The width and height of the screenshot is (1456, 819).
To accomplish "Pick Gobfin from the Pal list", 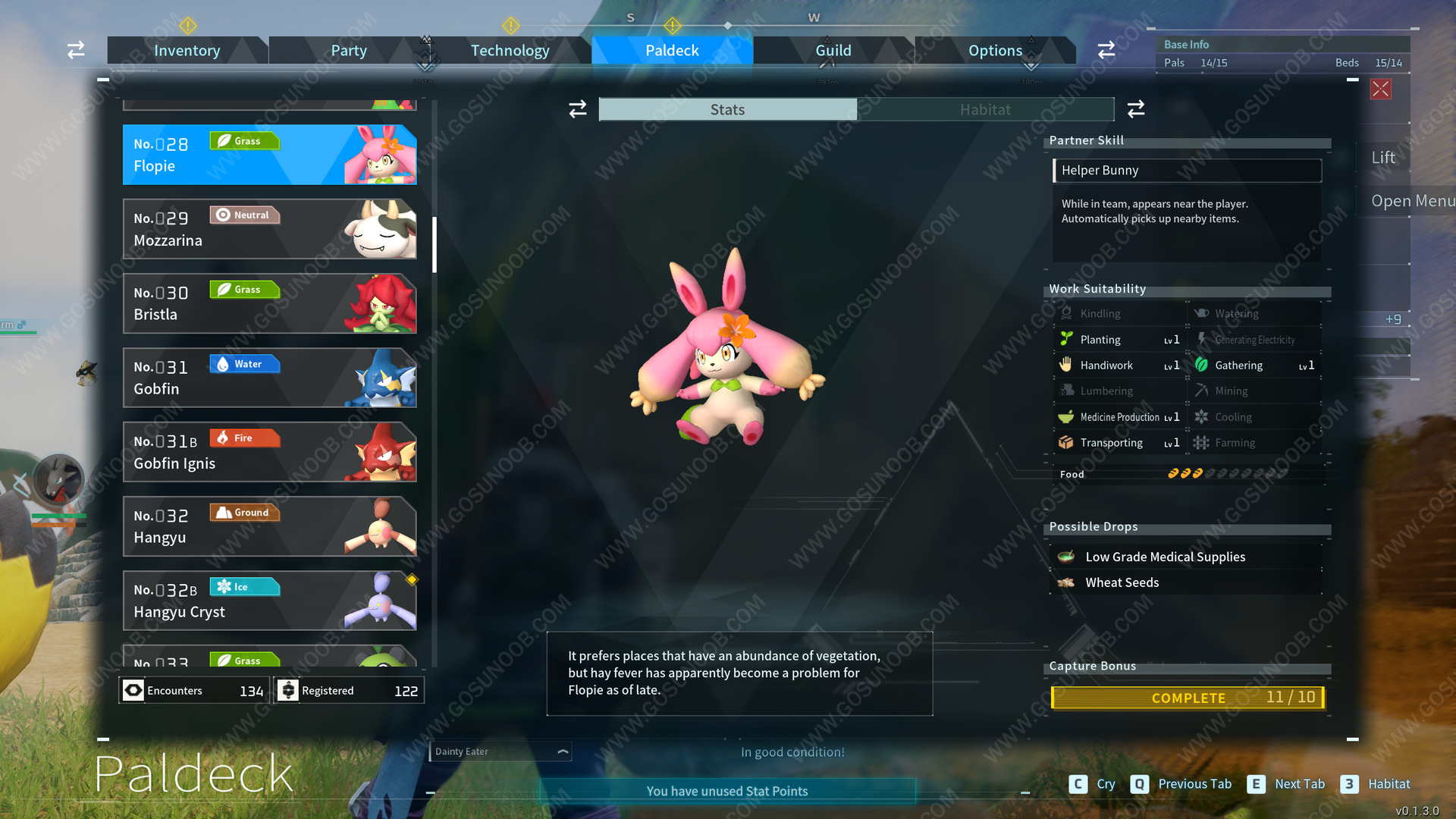I will [x=269, y=378].
